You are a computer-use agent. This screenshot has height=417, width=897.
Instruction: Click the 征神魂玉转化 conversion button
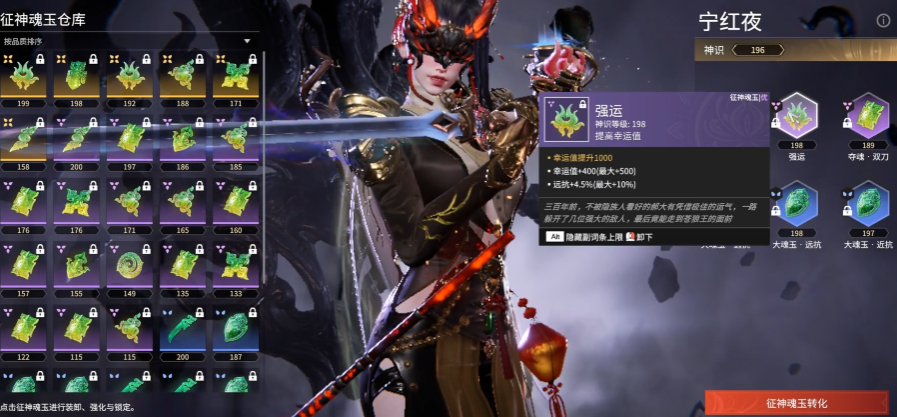coord(796,402)
